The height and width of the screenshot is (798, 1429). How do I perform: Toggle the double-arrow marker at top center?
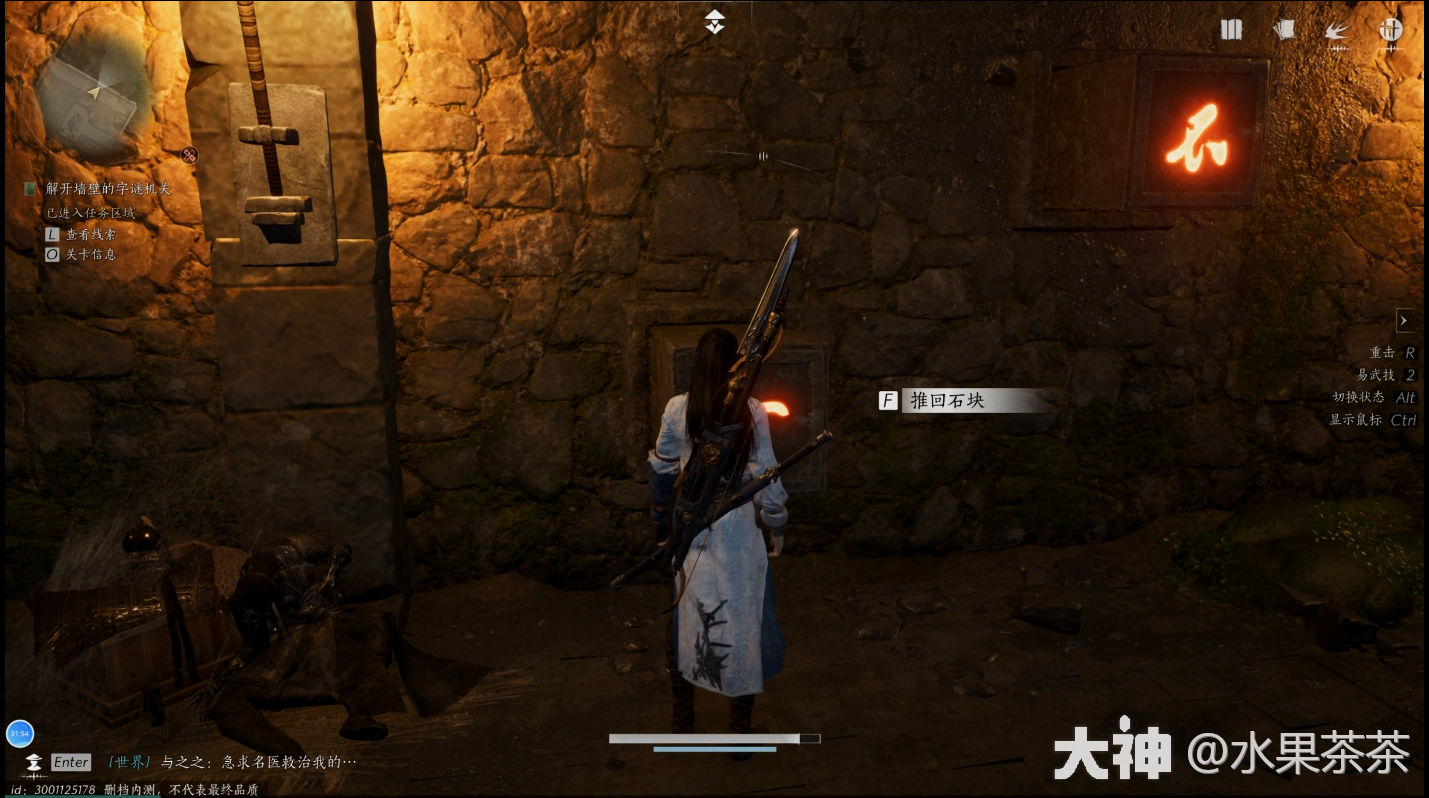(714, 22)
